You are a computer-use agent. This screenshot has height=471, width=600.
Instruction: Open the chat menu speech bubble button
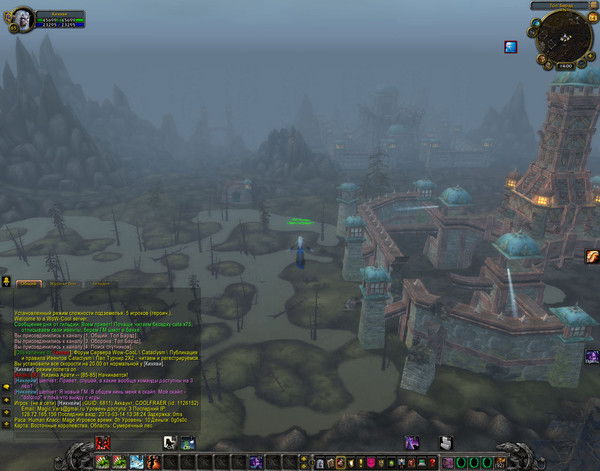6,282
